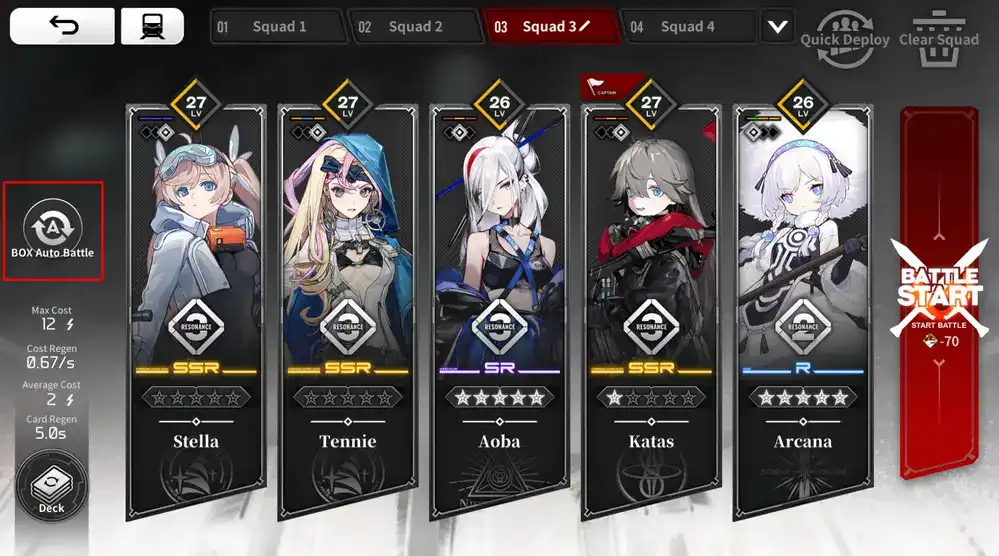
Task: Select the Squad 3 tab
Action: tap(548, 27)
